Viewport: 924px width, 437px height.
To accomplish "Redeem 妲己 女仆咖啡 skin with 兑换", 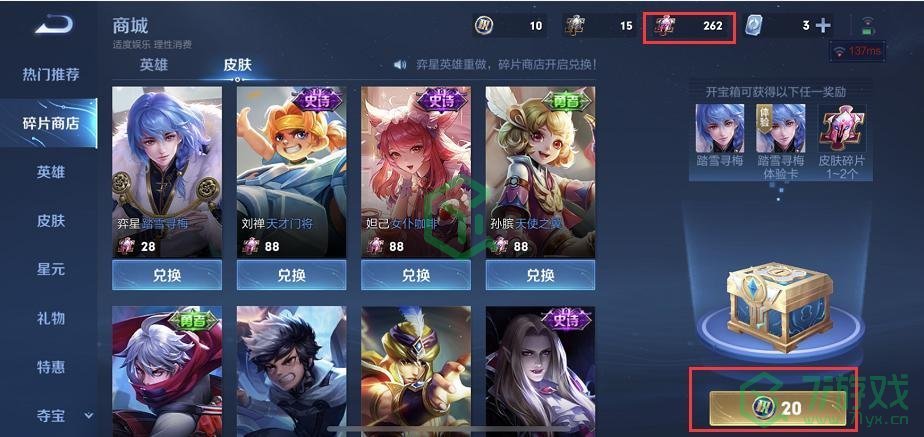I will click(x=416, y=275).
